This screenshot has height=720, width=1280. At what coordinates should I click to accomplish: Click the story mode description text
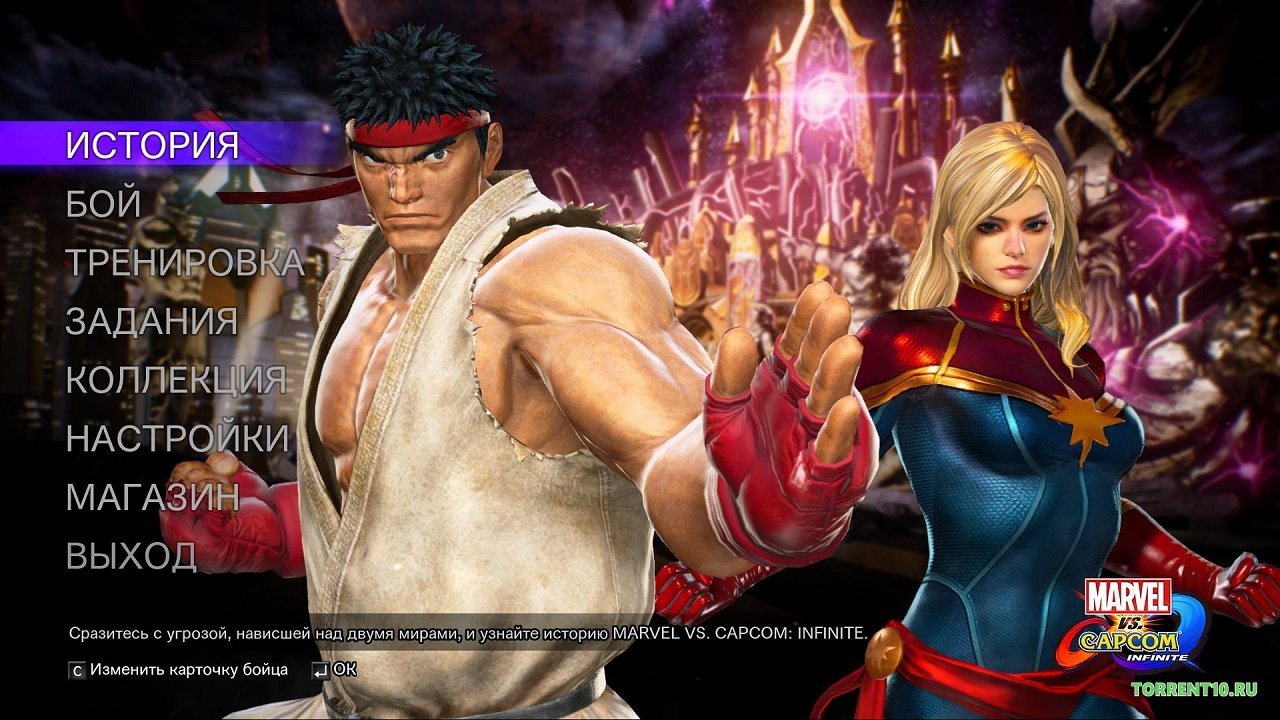coord(470,630)
